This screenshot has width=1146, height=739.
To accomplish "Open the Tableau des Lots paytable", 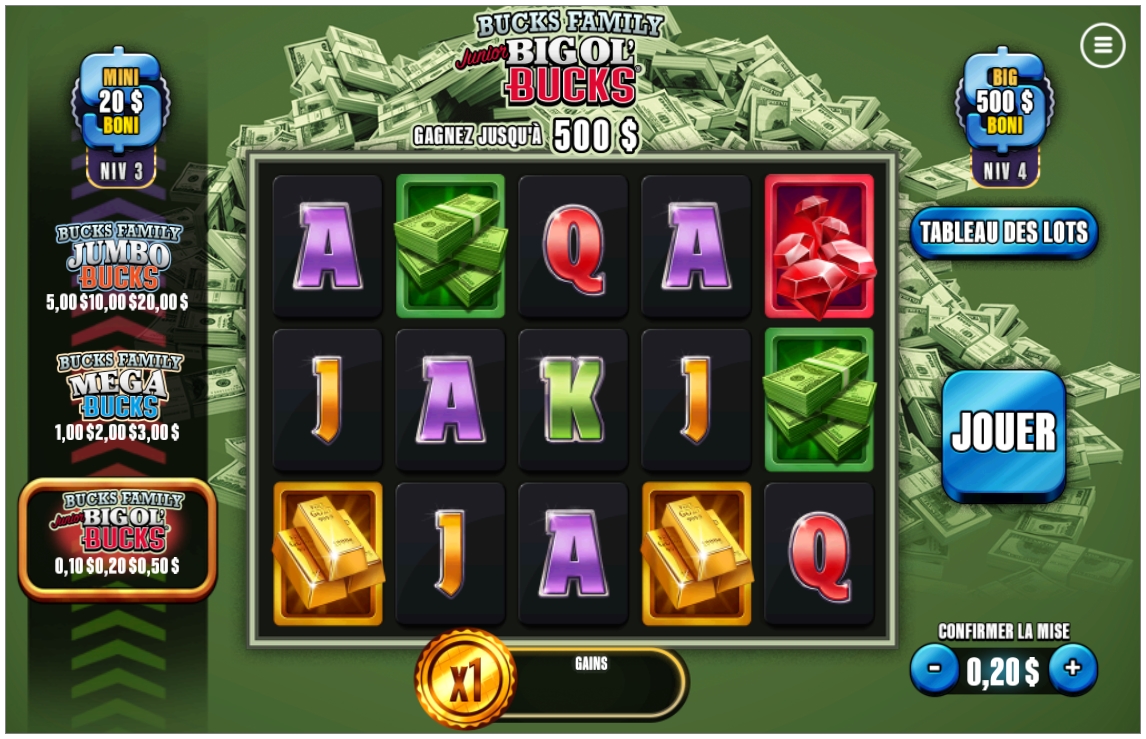I will pyautogui.click(x=1003, y=233).
